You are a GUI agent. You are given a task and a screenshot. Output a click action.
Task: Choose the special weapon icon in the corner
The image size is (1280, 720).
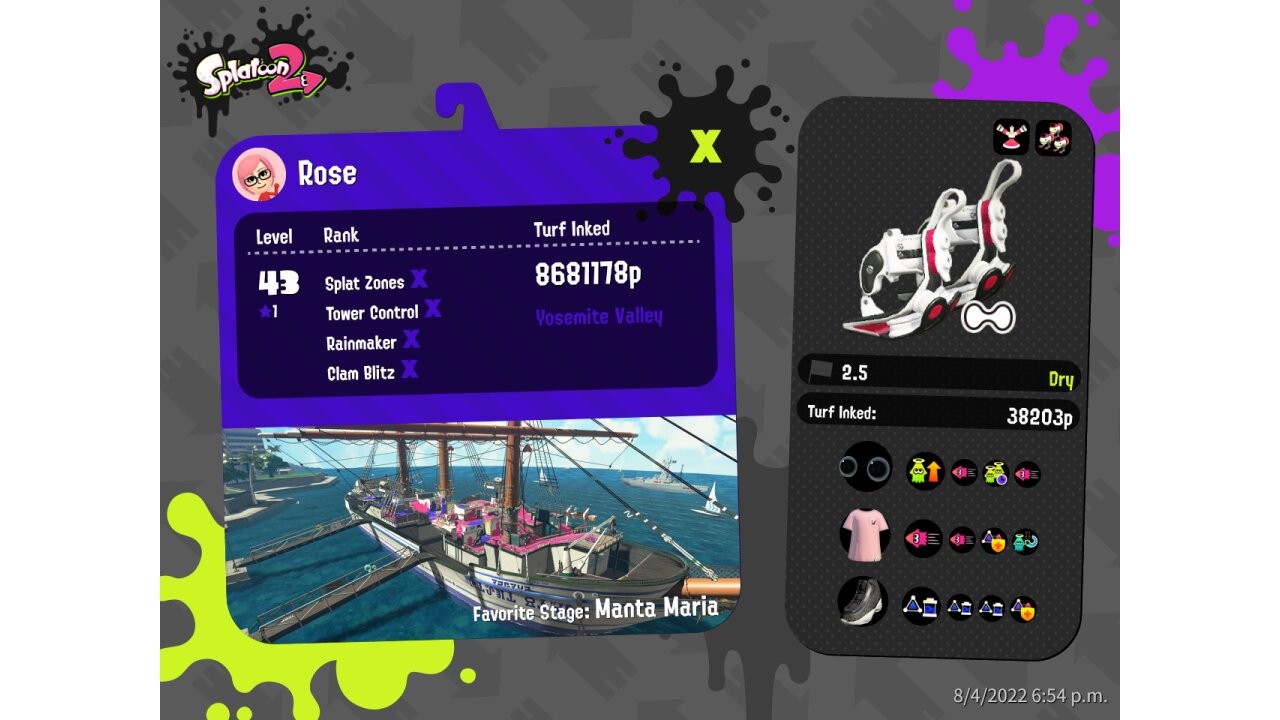1053,138
